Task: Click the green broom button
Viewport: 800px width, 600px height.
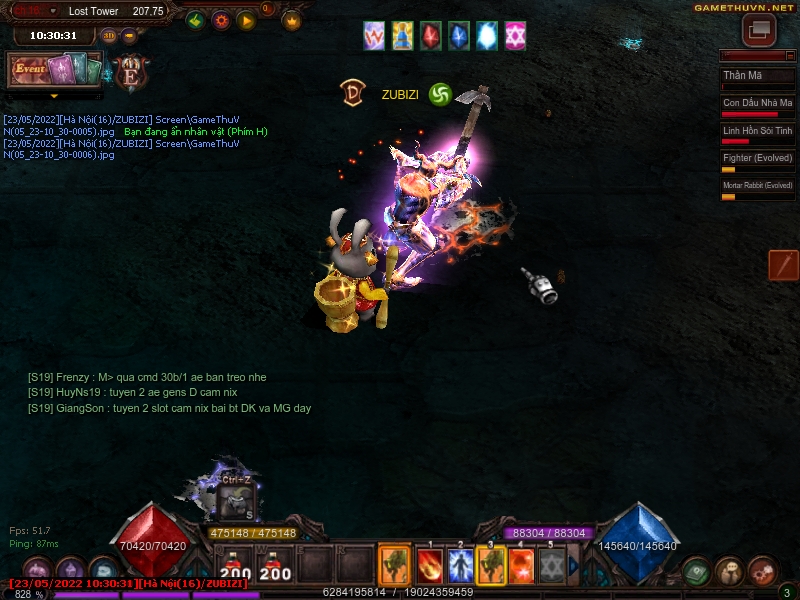Action: click(196, 20)
